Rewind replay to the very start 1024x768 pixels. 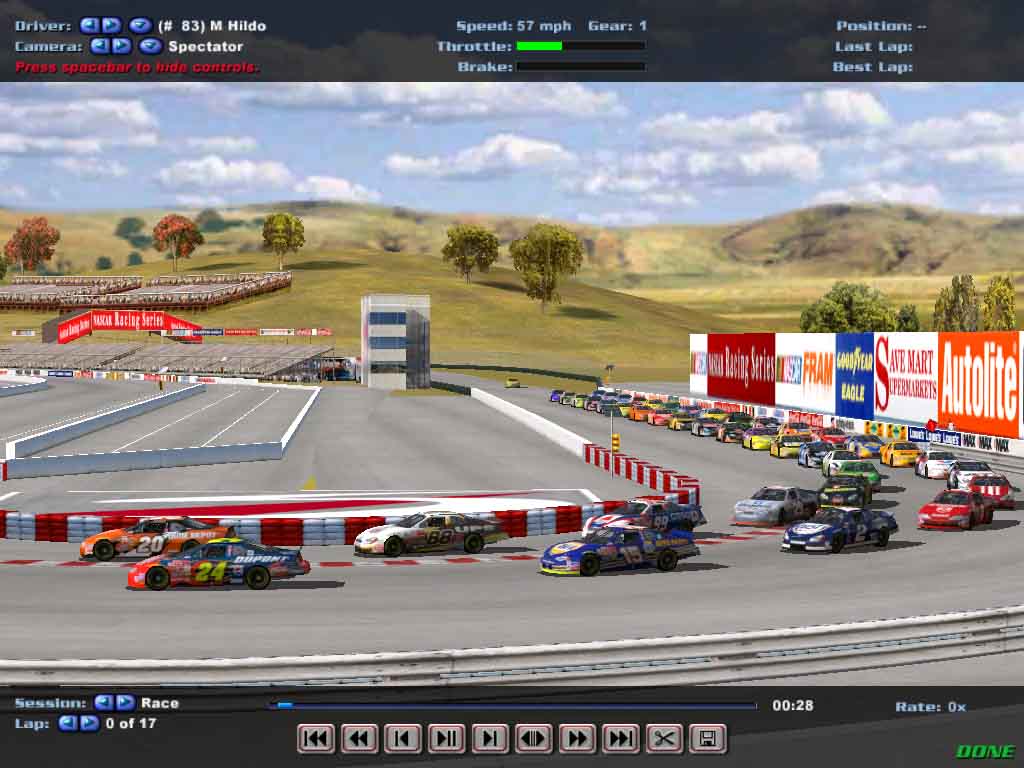[316, 739]
